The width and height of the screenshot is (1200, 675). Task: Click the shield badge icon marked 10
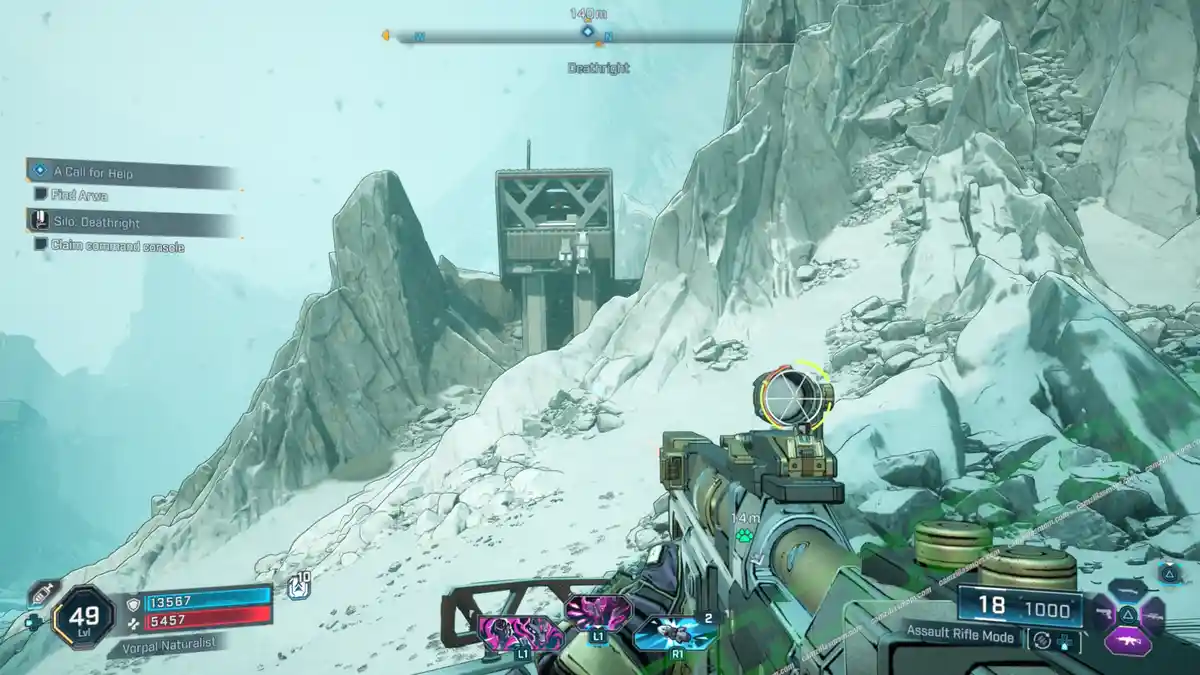[298, 588]
